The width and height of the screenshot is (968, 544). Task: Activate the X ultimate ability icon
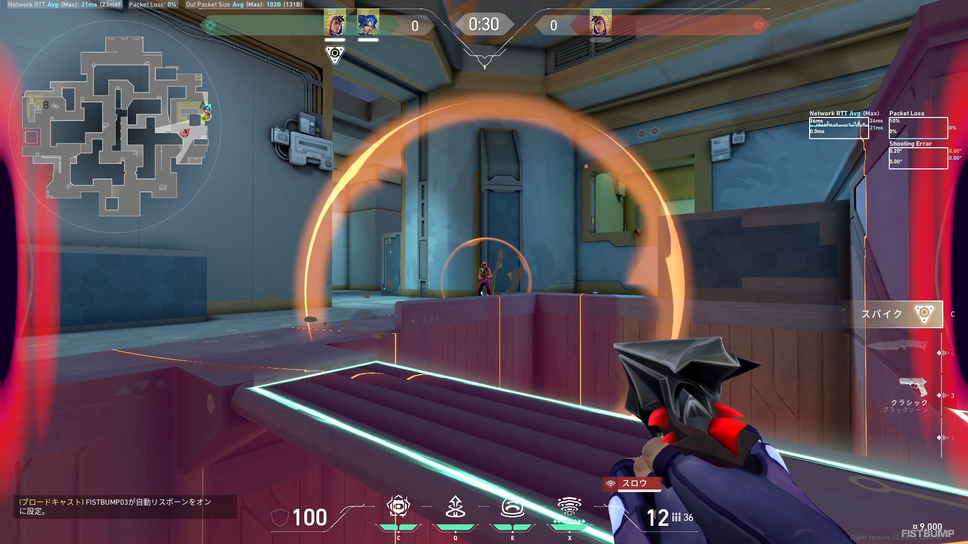coord(570,508)
